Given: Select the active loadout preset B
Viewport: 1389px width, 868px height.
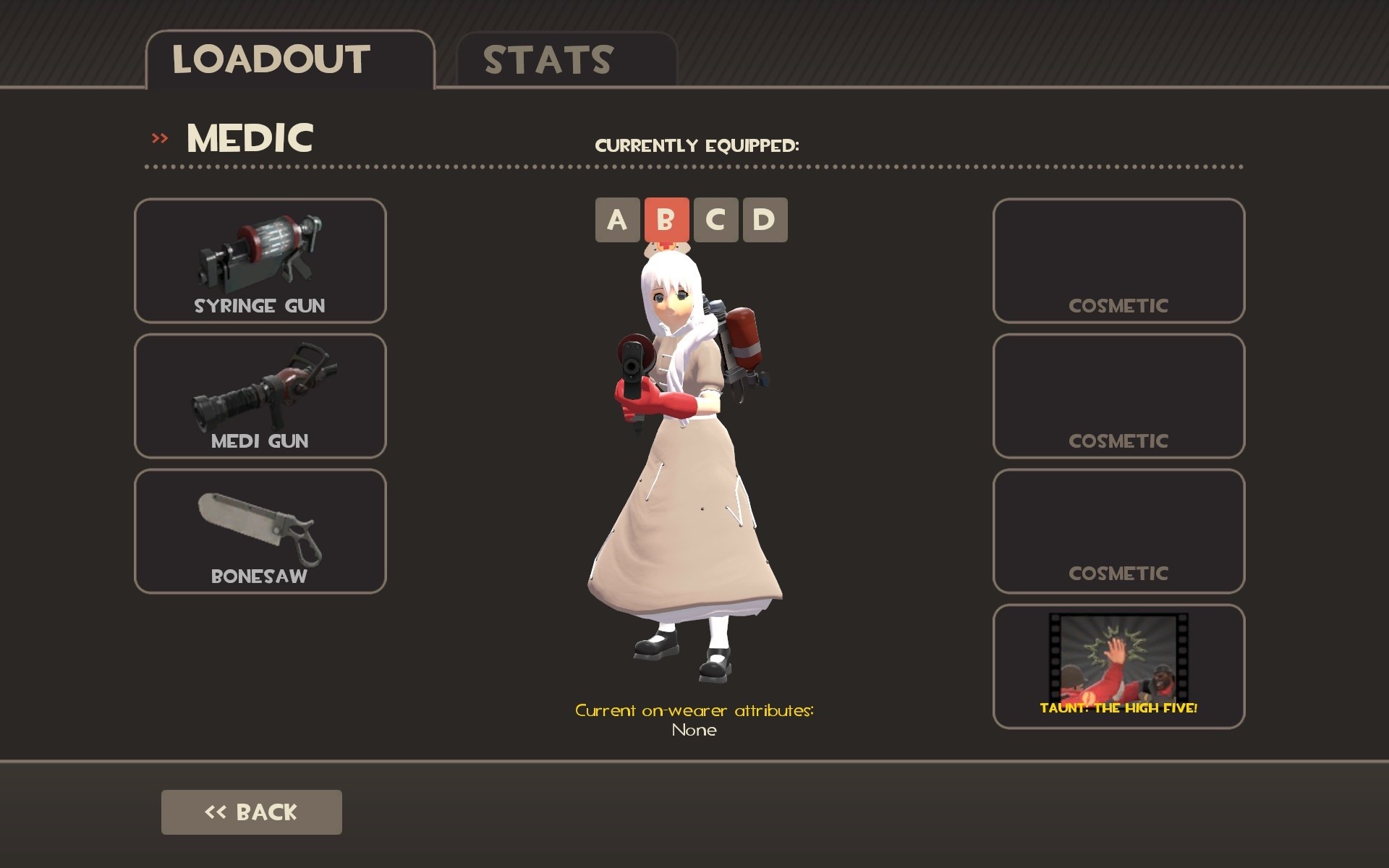Looking at the screenshot, I should coord(667,220).
